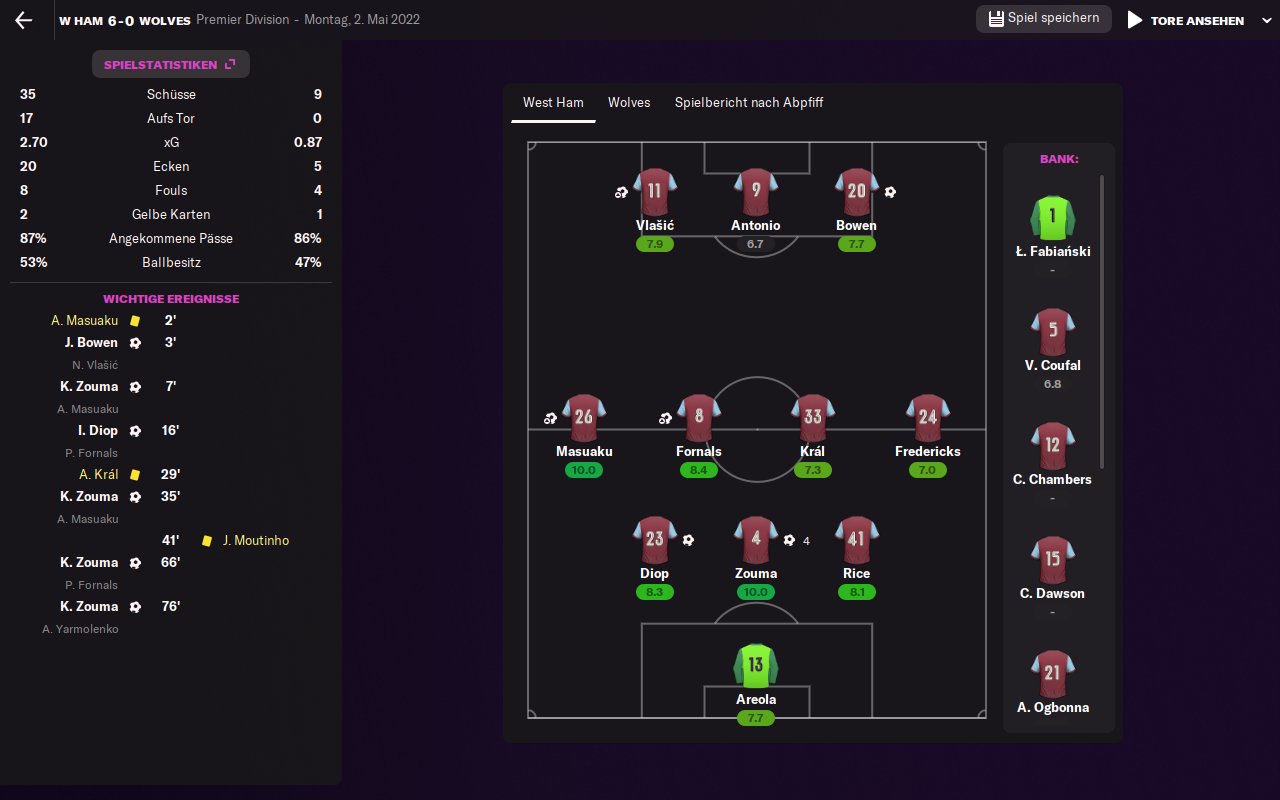Screen dimensions: 1280x800
Task: Choose Antonio on the pitch
Action: click(755, 192)
